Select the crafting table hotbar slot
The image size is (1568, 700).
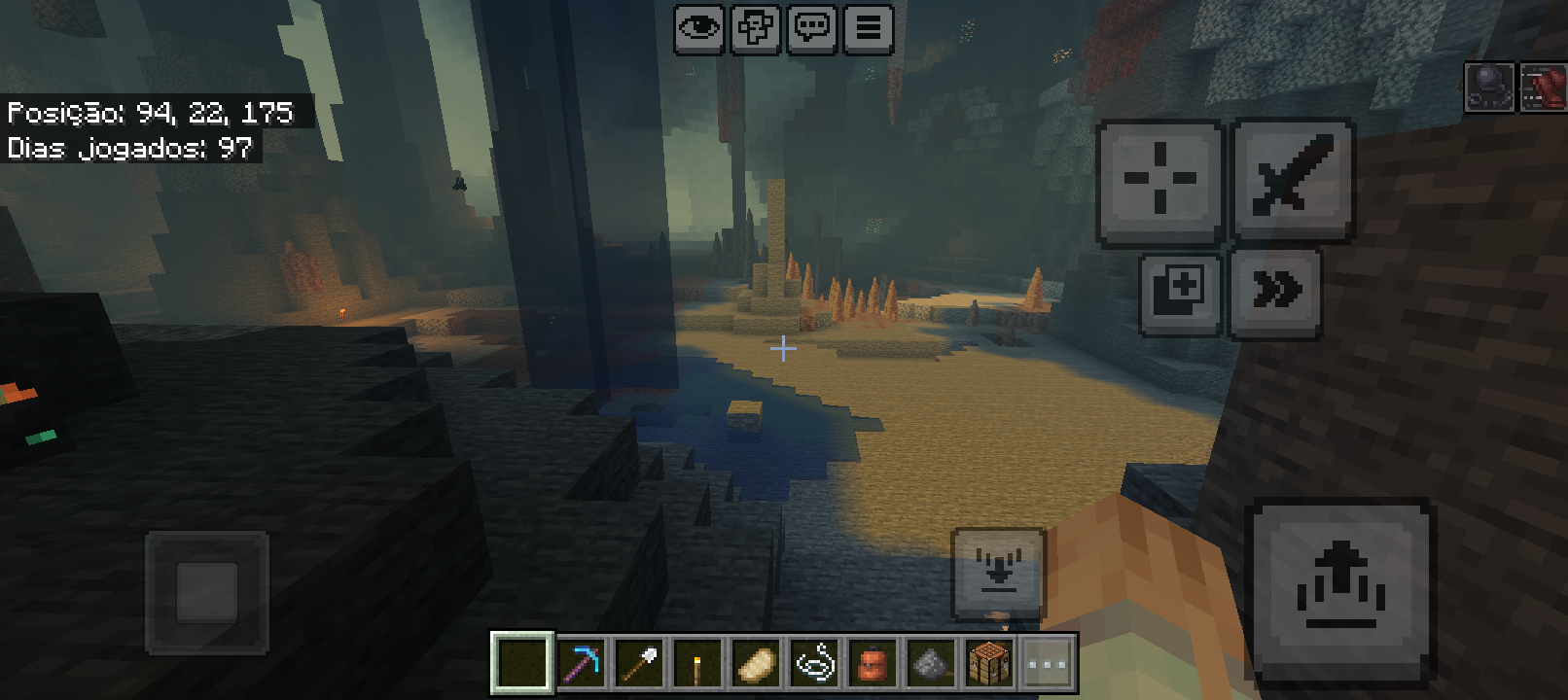pos(989,665)
